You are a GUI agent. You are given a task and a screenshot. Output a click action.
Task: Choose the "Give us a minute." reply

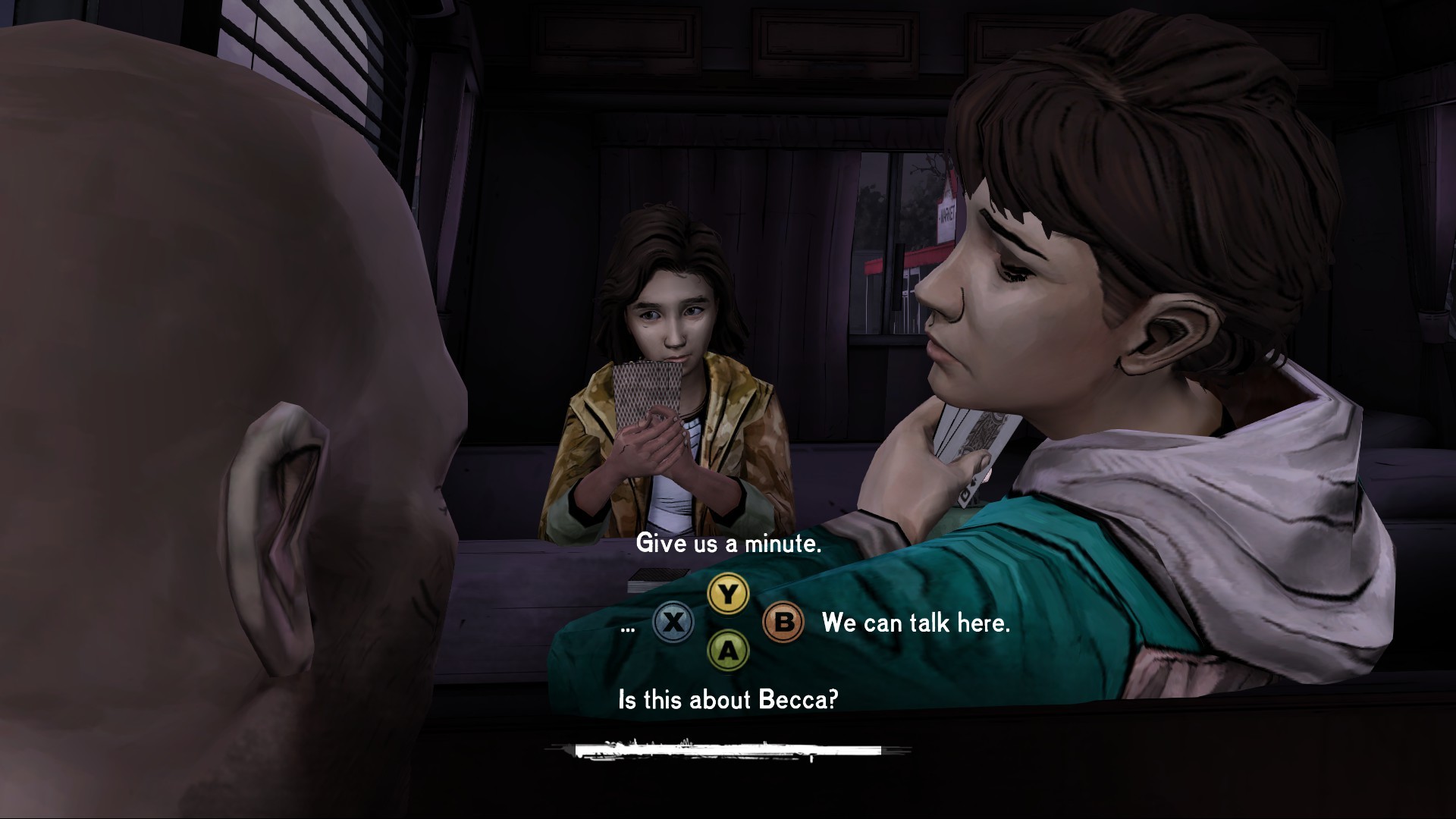click(x=728, y=544)
